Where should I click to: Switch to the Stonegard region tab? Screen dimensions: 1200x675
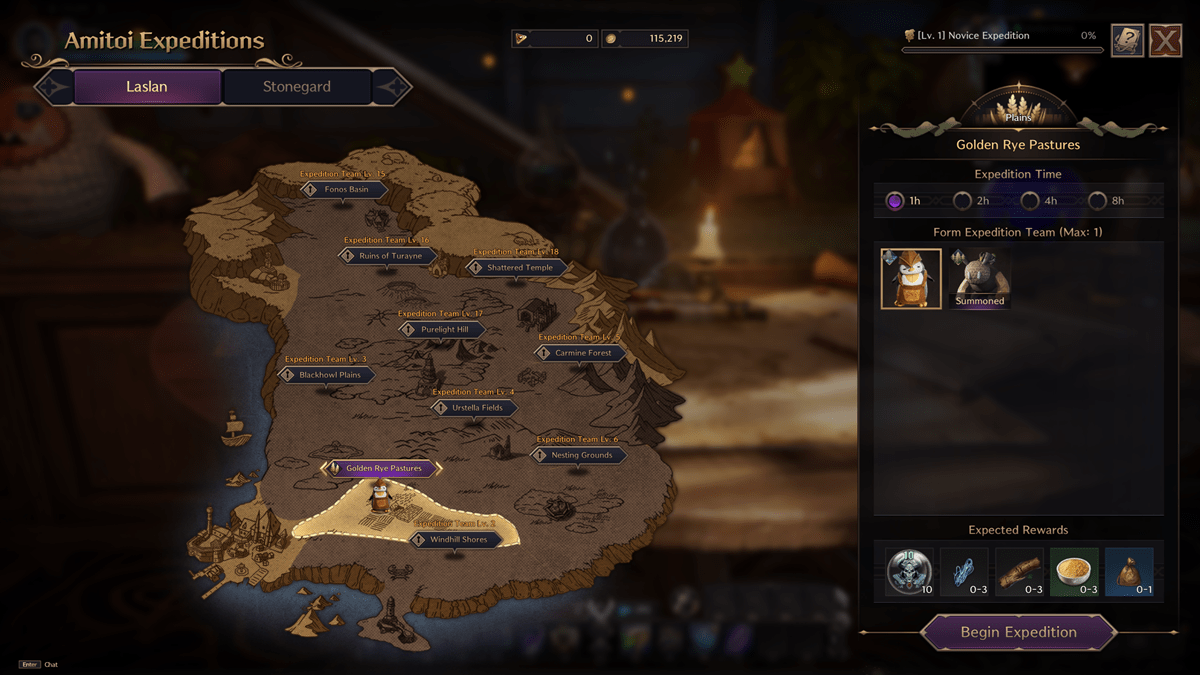[x=297, y=87]
